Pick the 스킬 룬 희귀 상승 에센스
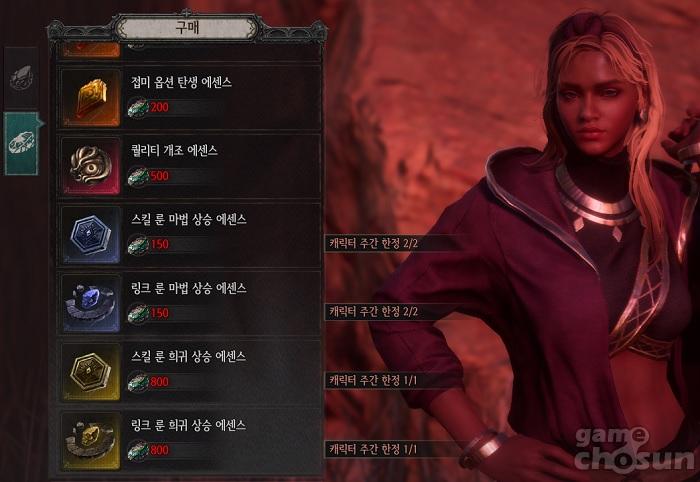This screenshot has width=700, height=482. pos(190,368)
